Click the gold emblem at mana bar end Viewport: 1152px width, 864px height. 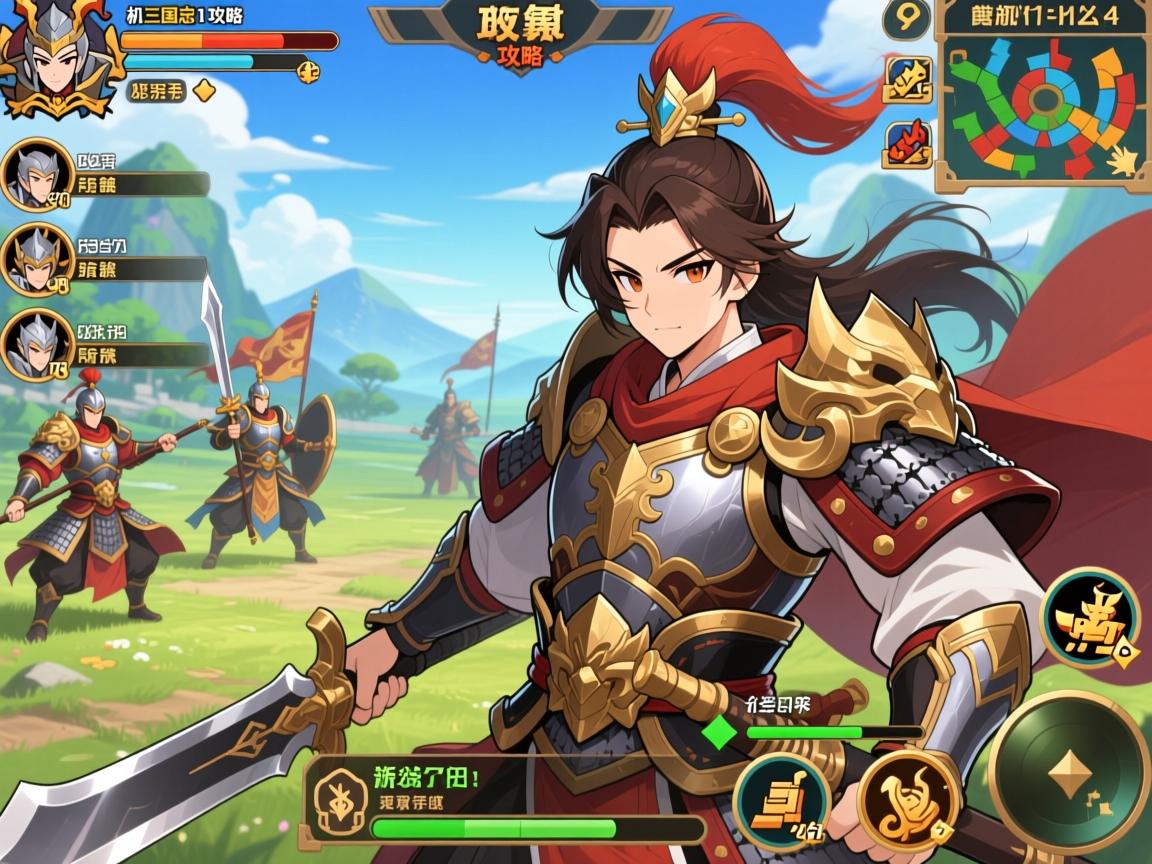(310, 70)
